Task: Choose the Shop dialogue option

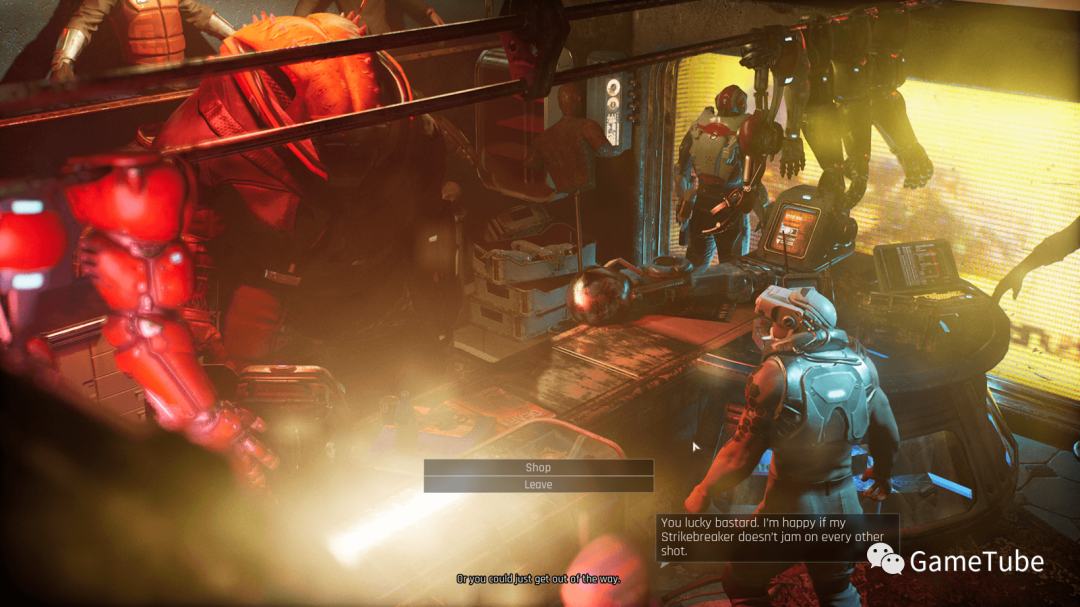Action: [538, 467]
